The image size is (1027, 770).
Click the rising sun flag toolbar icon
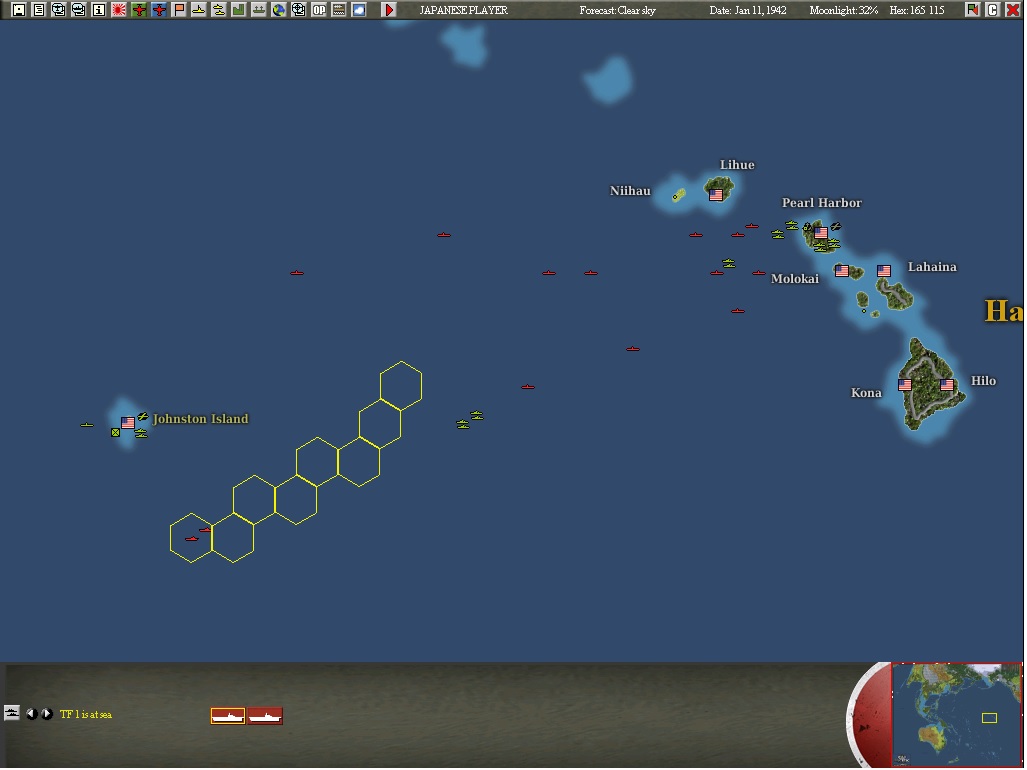coord(119,10)
